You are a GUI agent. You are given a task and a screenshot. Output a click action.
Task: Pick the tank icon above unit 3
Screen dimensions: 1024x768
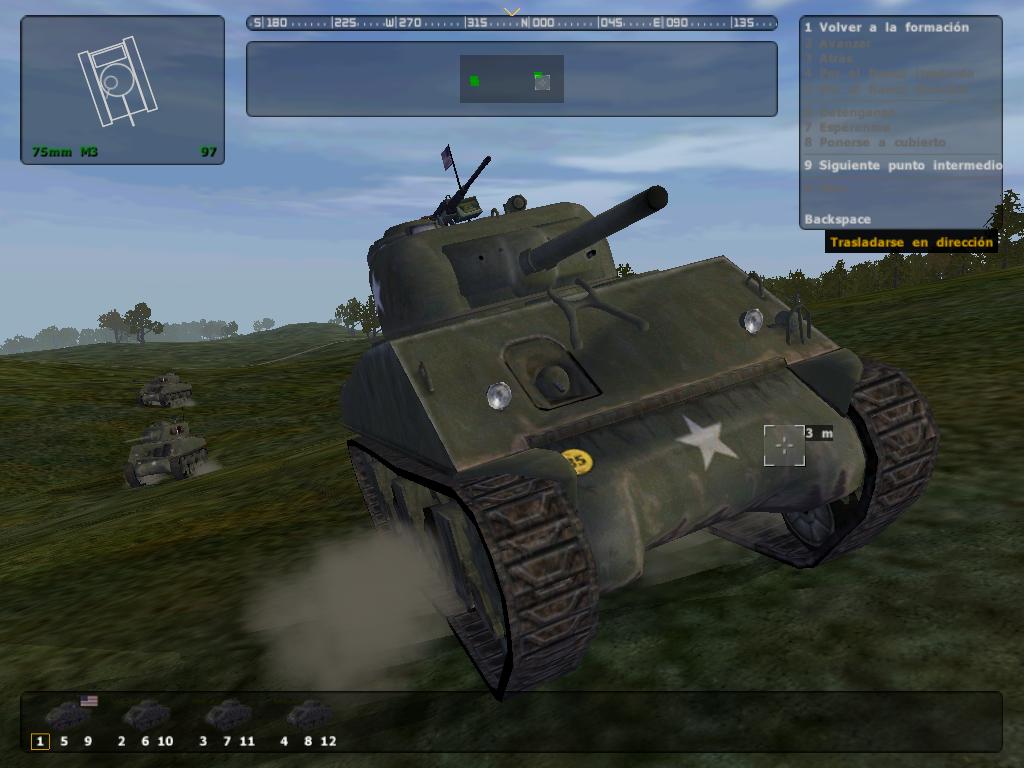[228, 714]
